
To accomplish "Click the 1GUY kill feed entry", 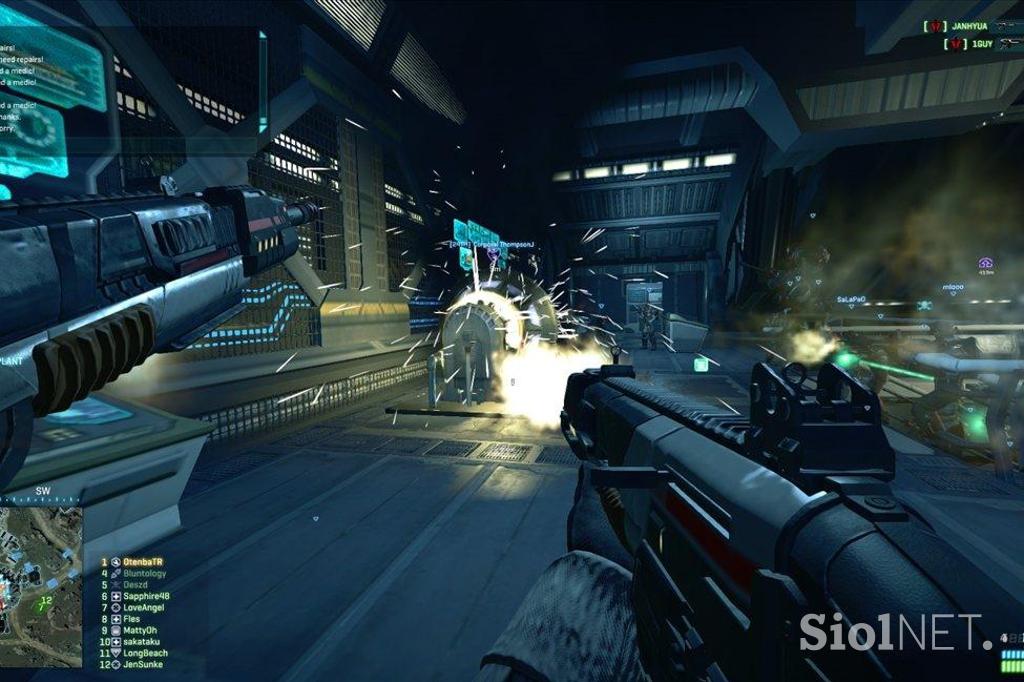I will point(975,44).
